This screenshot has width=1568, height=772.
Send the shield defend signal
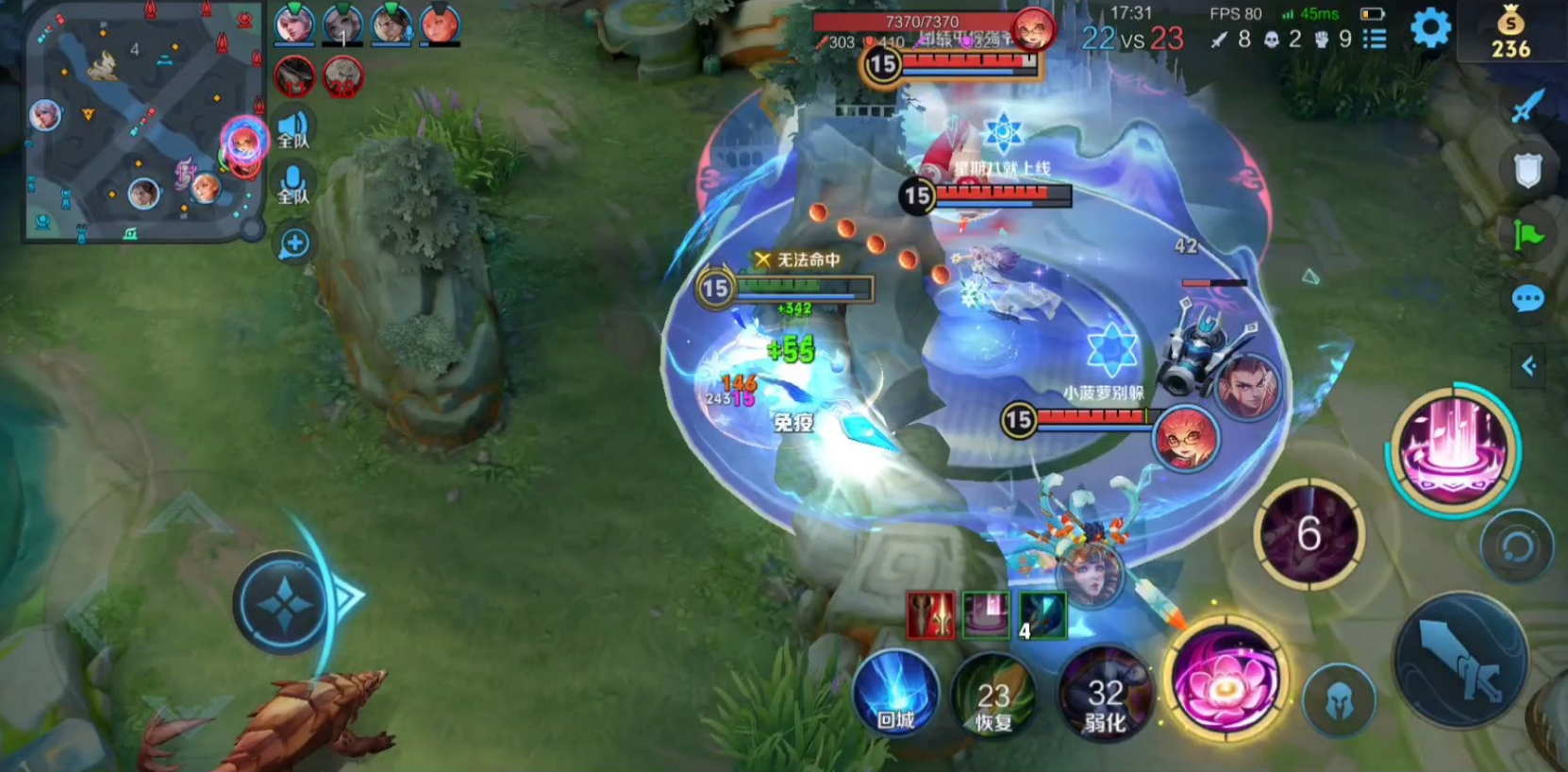click(x=1527, y=171)
